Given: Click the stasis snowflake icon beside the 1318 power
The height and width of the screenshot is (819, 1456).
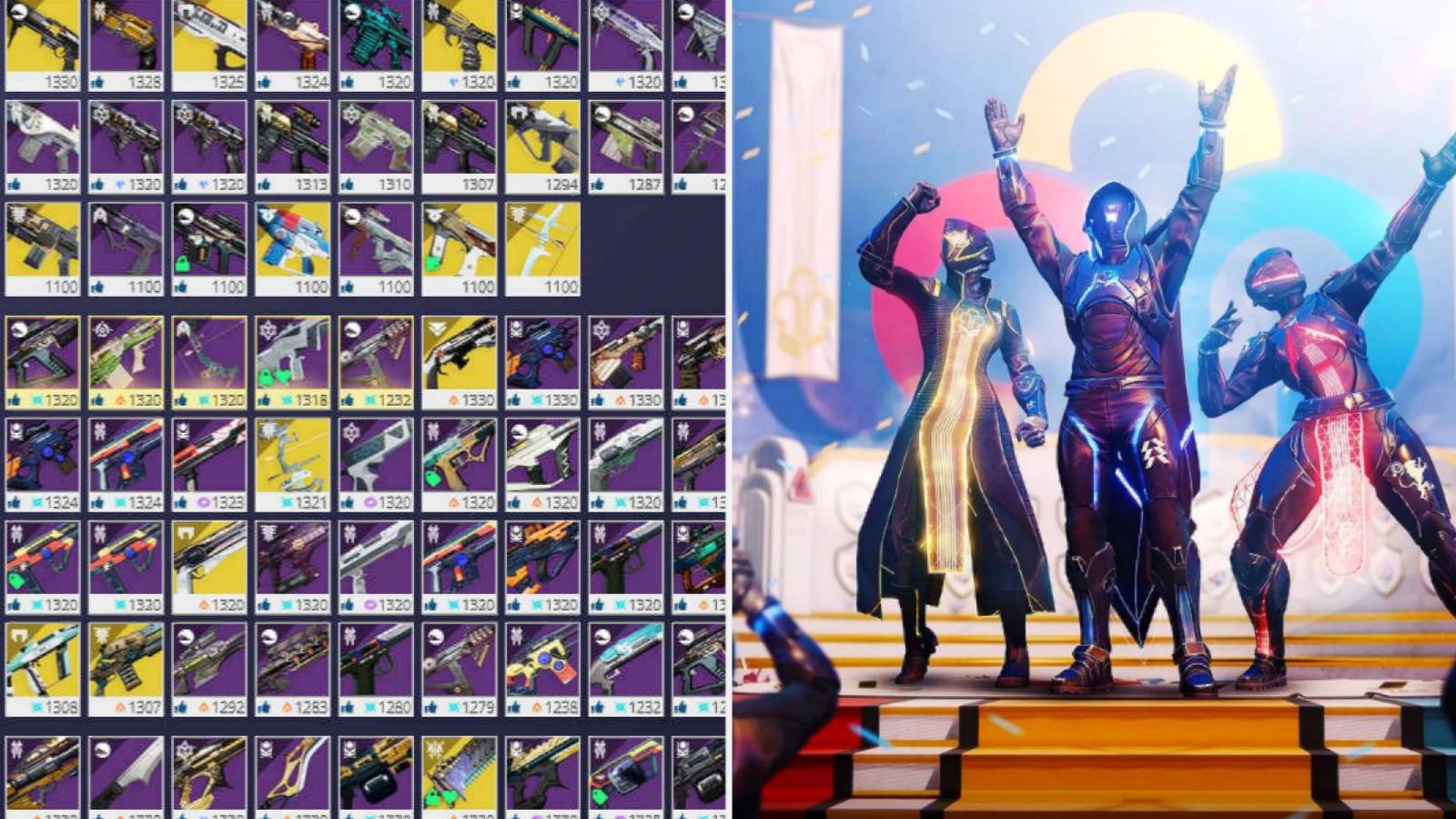Looking at the screenshot, I should (288, 396).
